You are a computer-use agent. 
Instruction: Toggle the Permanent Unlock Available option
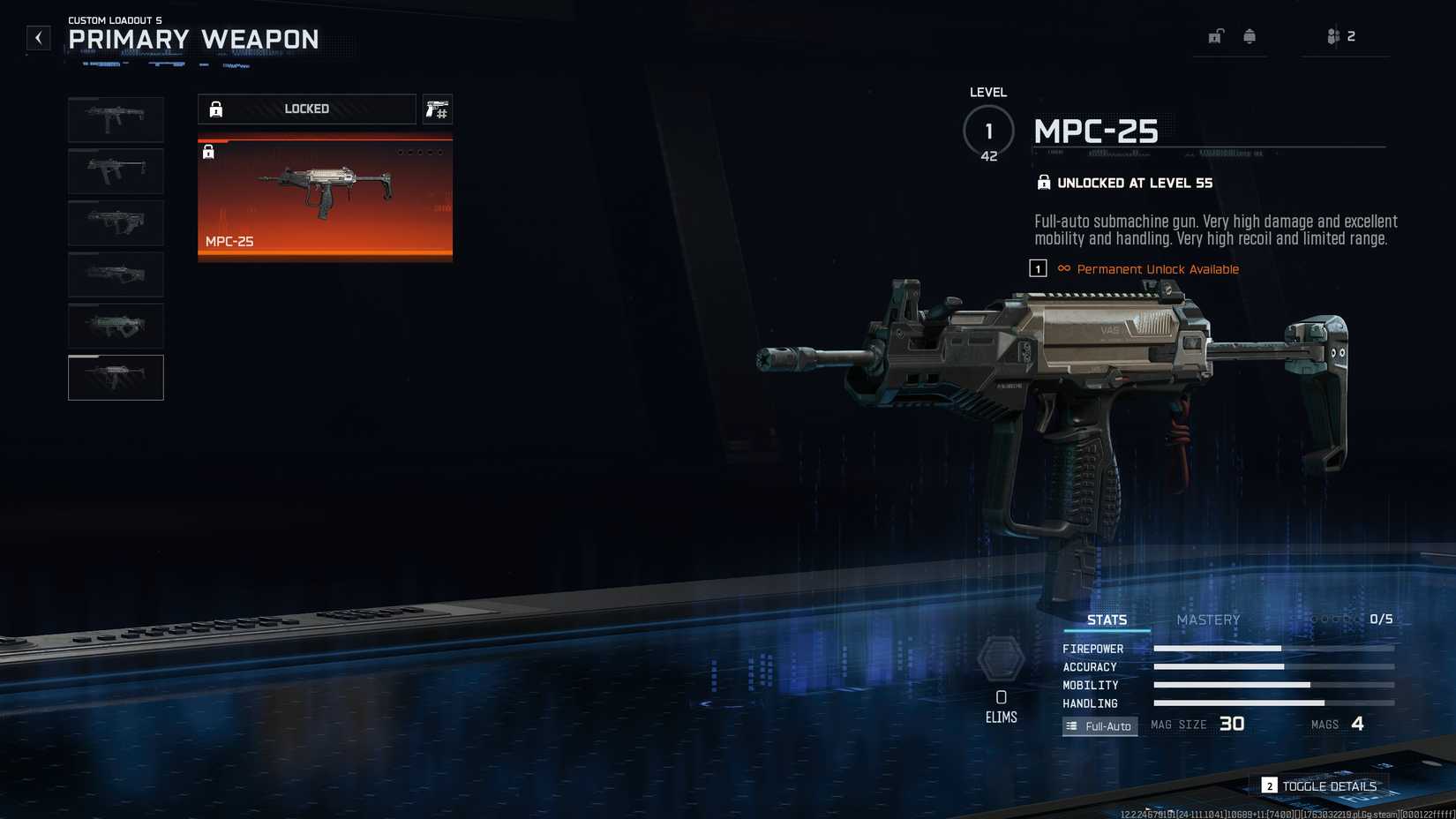tap(1158, 268)
